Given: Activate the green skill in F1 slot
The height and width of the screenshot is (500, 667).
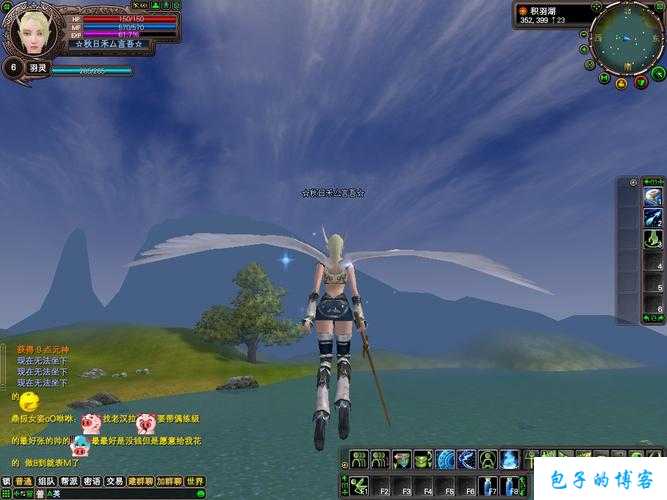Looking at the screenshot, I should point(358,485).
